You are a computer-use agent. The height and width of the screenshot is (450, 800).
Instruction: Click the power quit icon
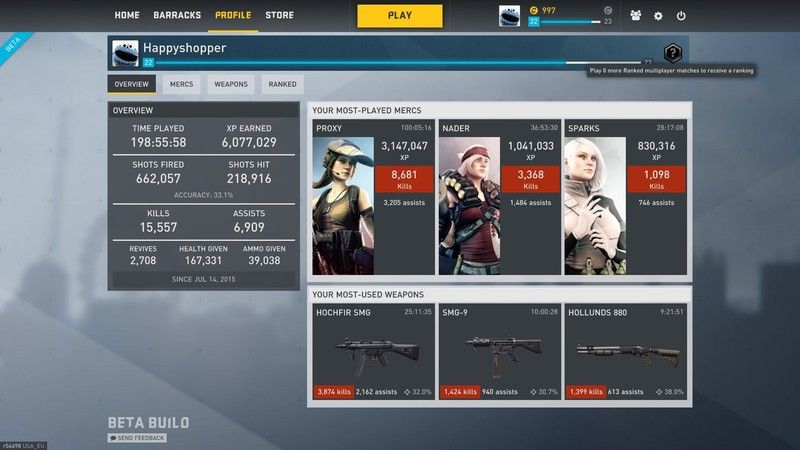(681, 16)
